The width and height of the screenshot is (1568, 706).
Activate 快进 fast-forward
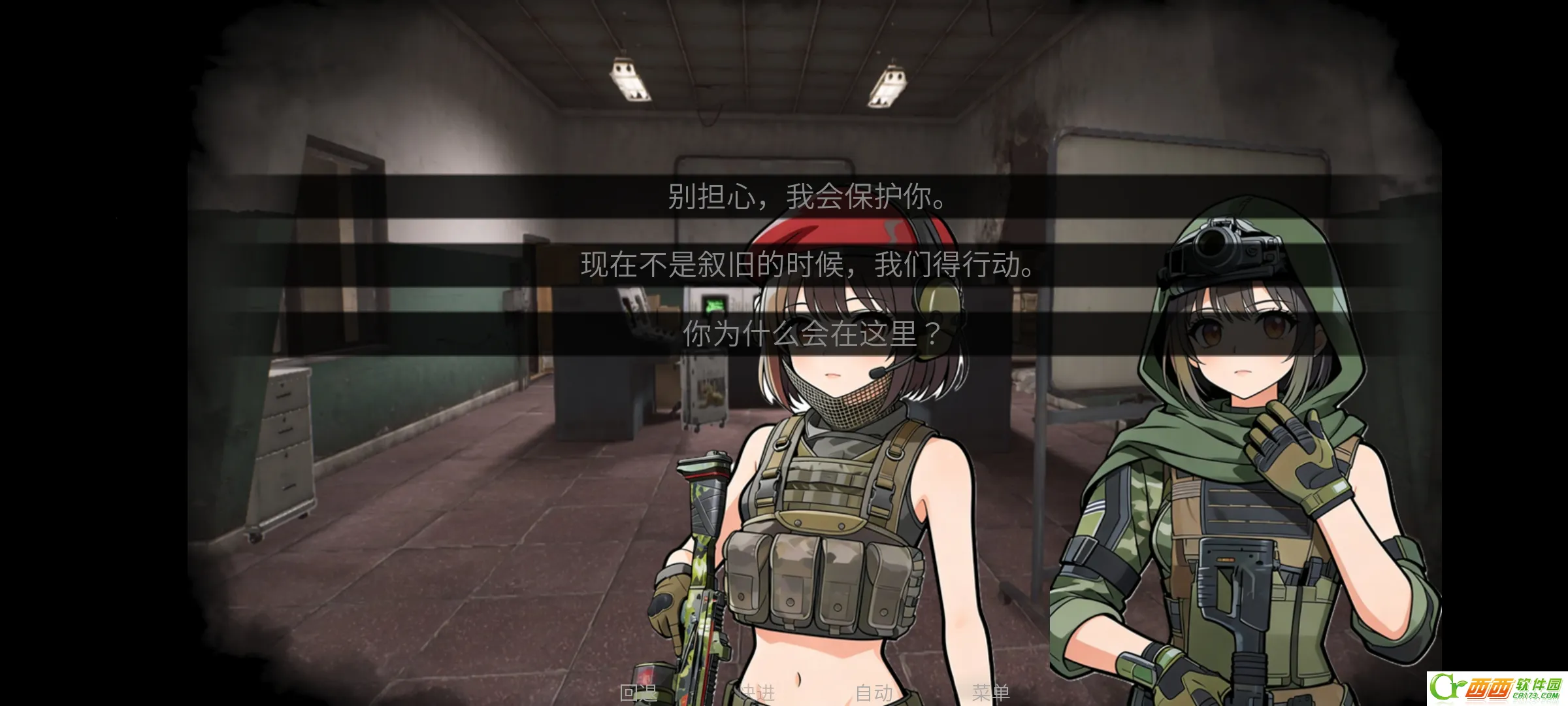(x=757, y=692)
